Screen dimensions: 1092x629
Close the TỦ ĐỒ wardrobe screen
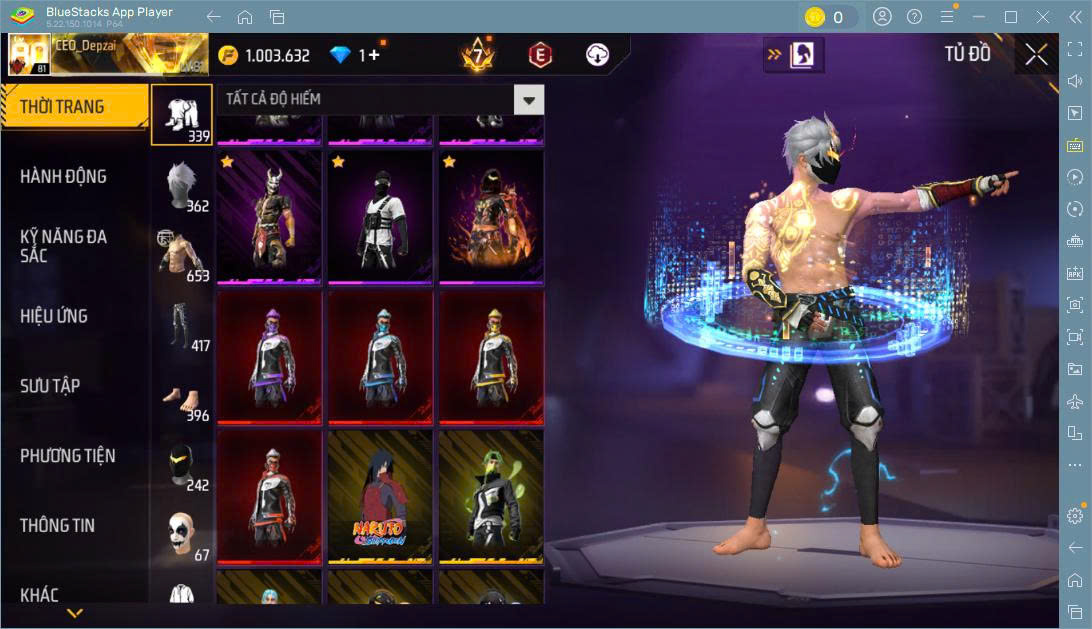1036,54
